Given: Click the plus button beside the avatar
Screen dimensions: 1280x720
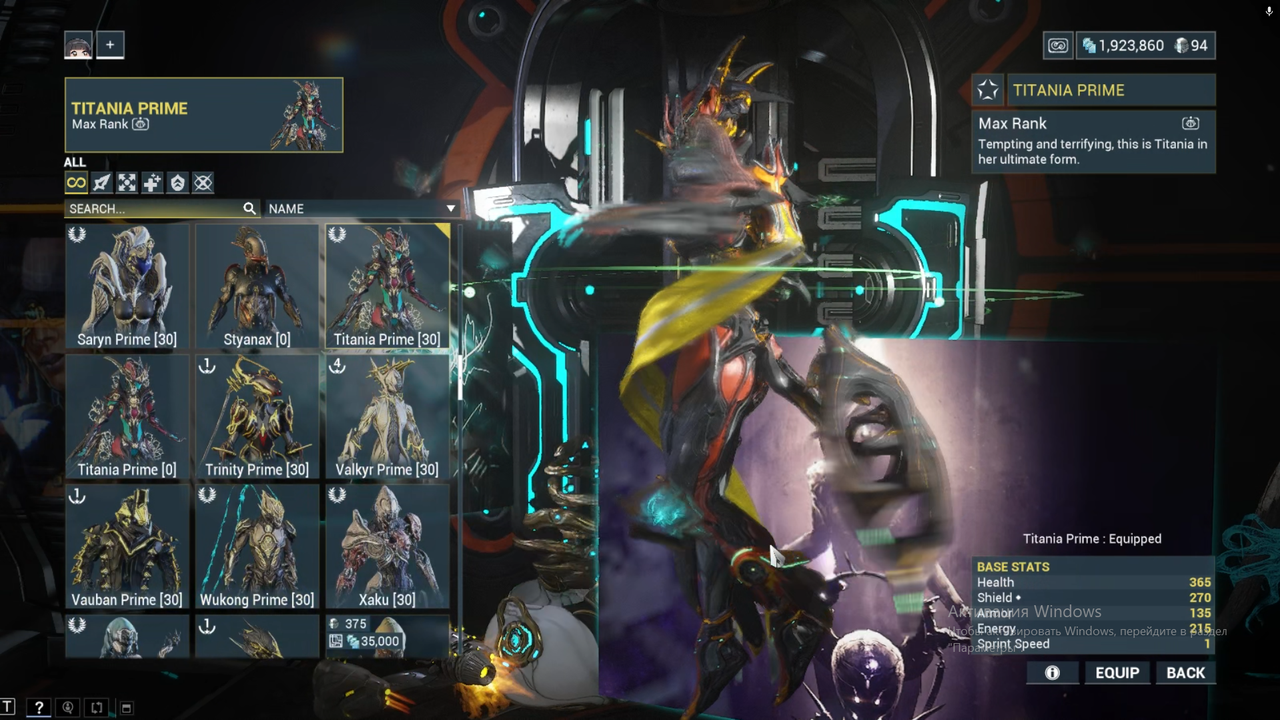Looking at the screenshot, I should click(110, 45).
